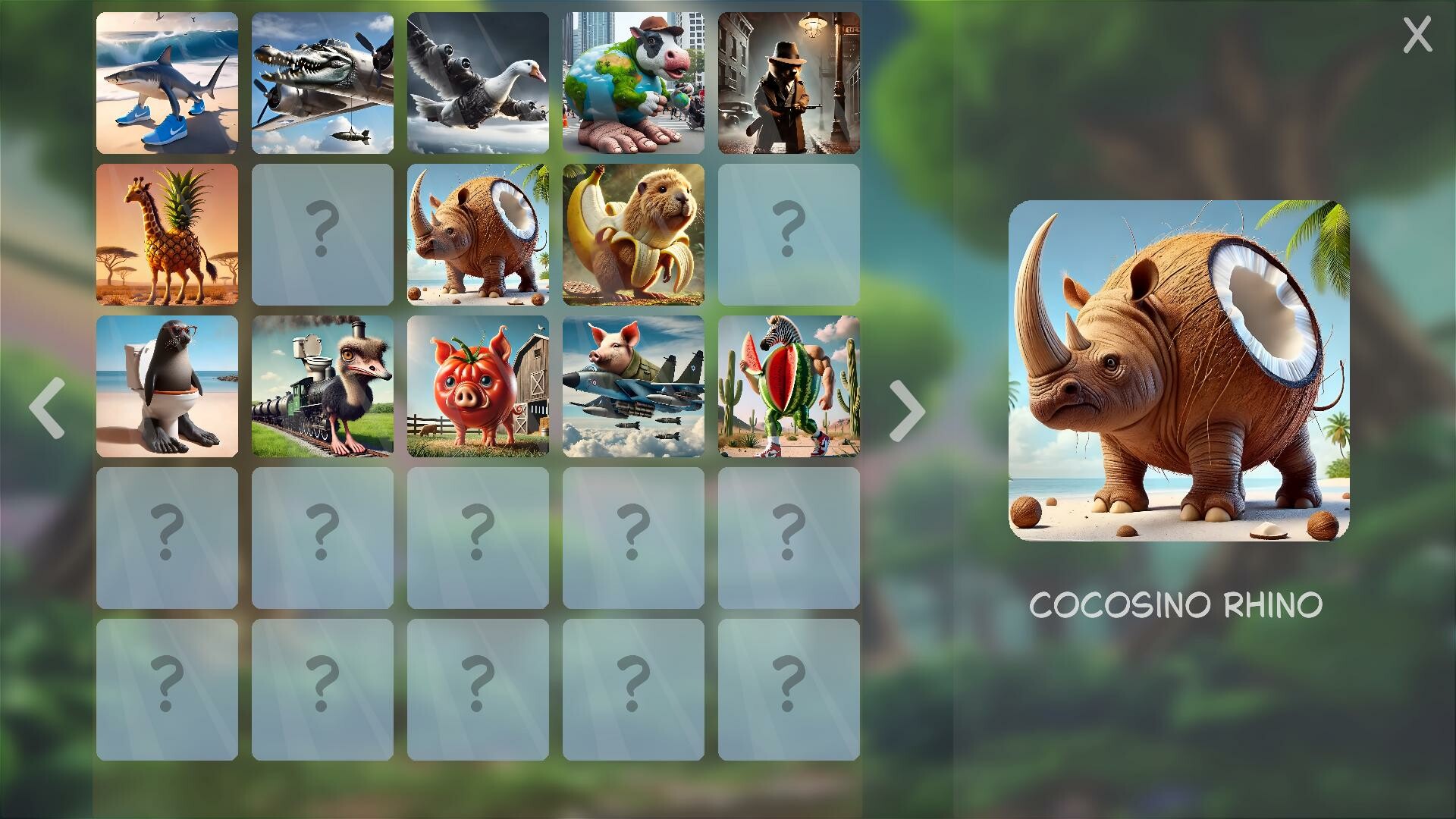The width and height of the screenshot is (1456, 819).
Task: Select the tomato pig card
Action: [479, 387]
